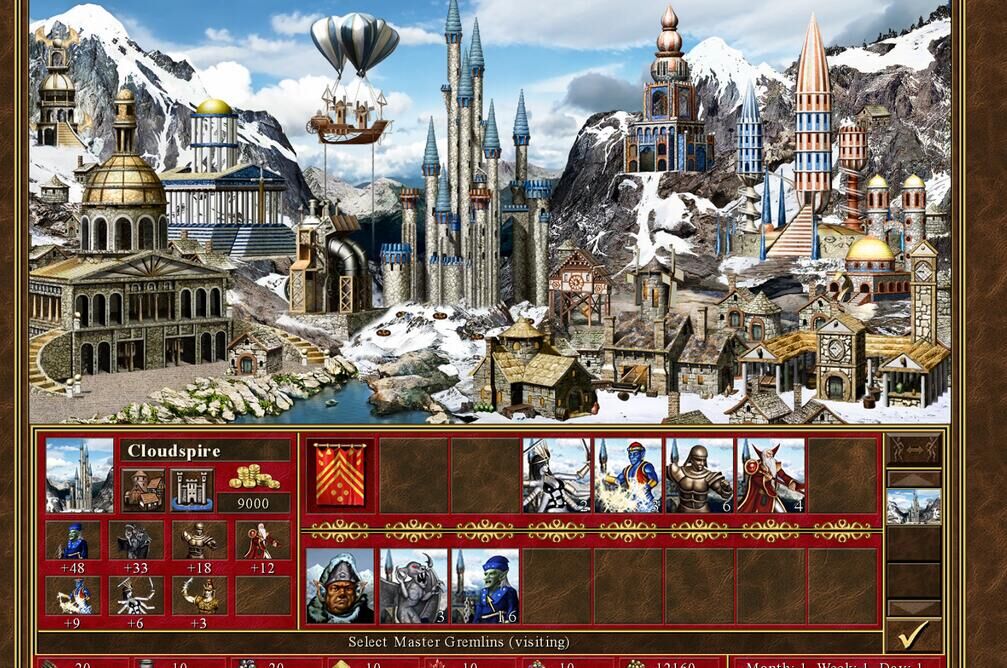View the golem growth icon showing +18
Viewport: 1007px width, 668px height.
[199, 541]
